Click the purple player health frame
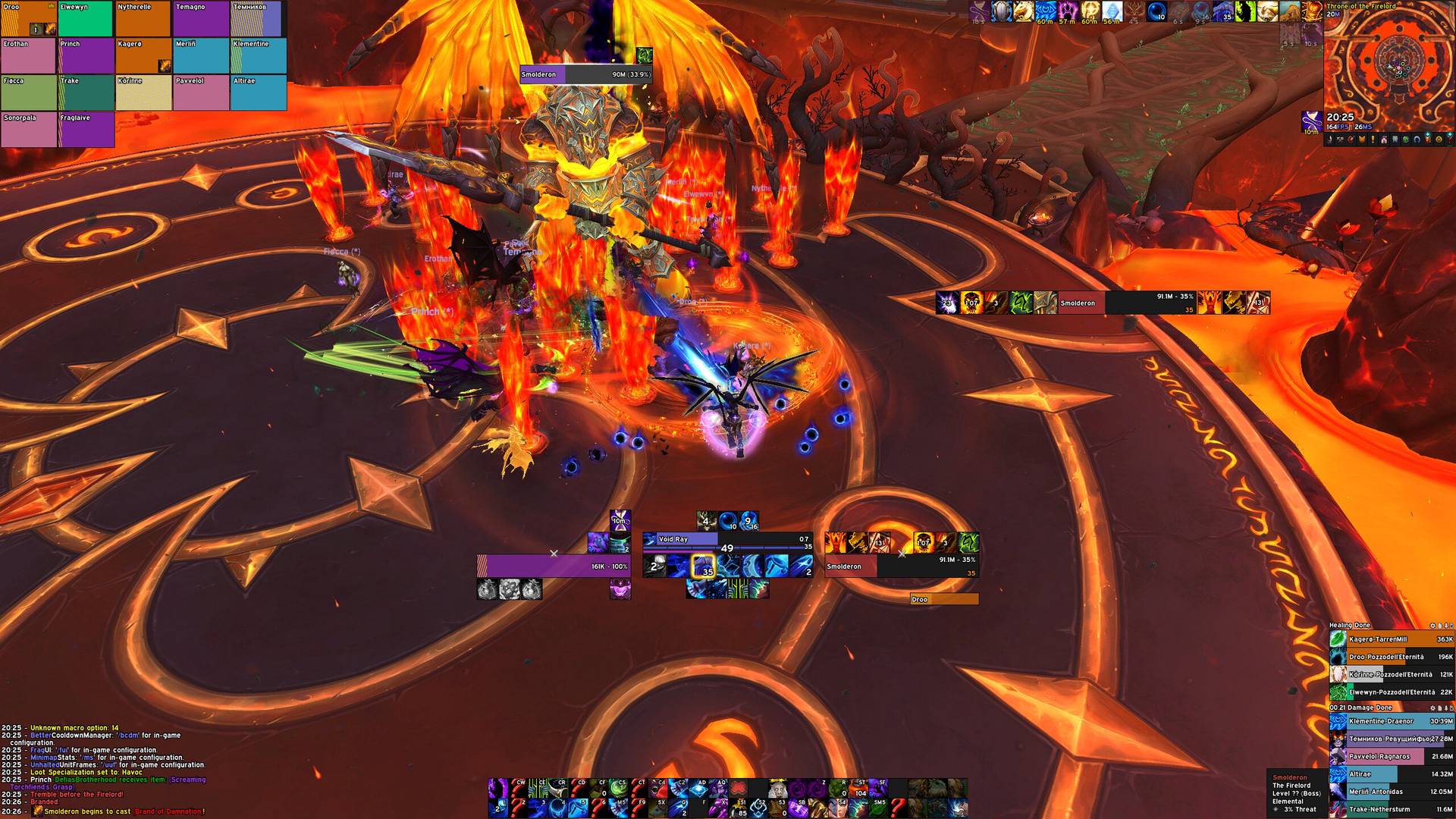 554,566
